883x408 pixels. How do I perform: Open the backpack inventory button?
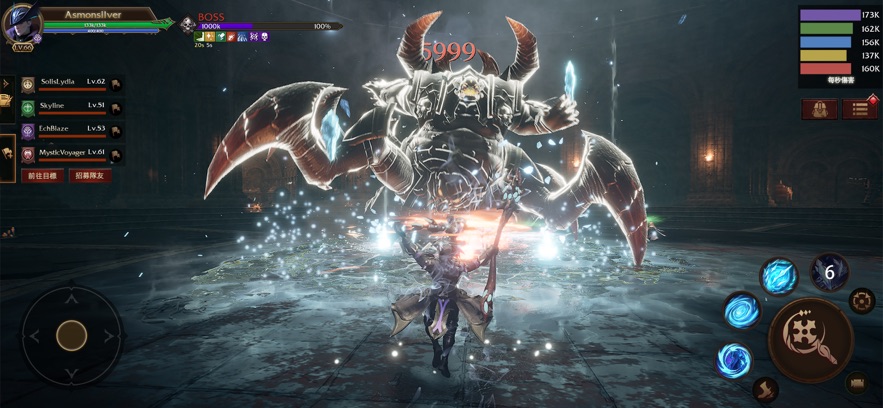coord(819,109)
